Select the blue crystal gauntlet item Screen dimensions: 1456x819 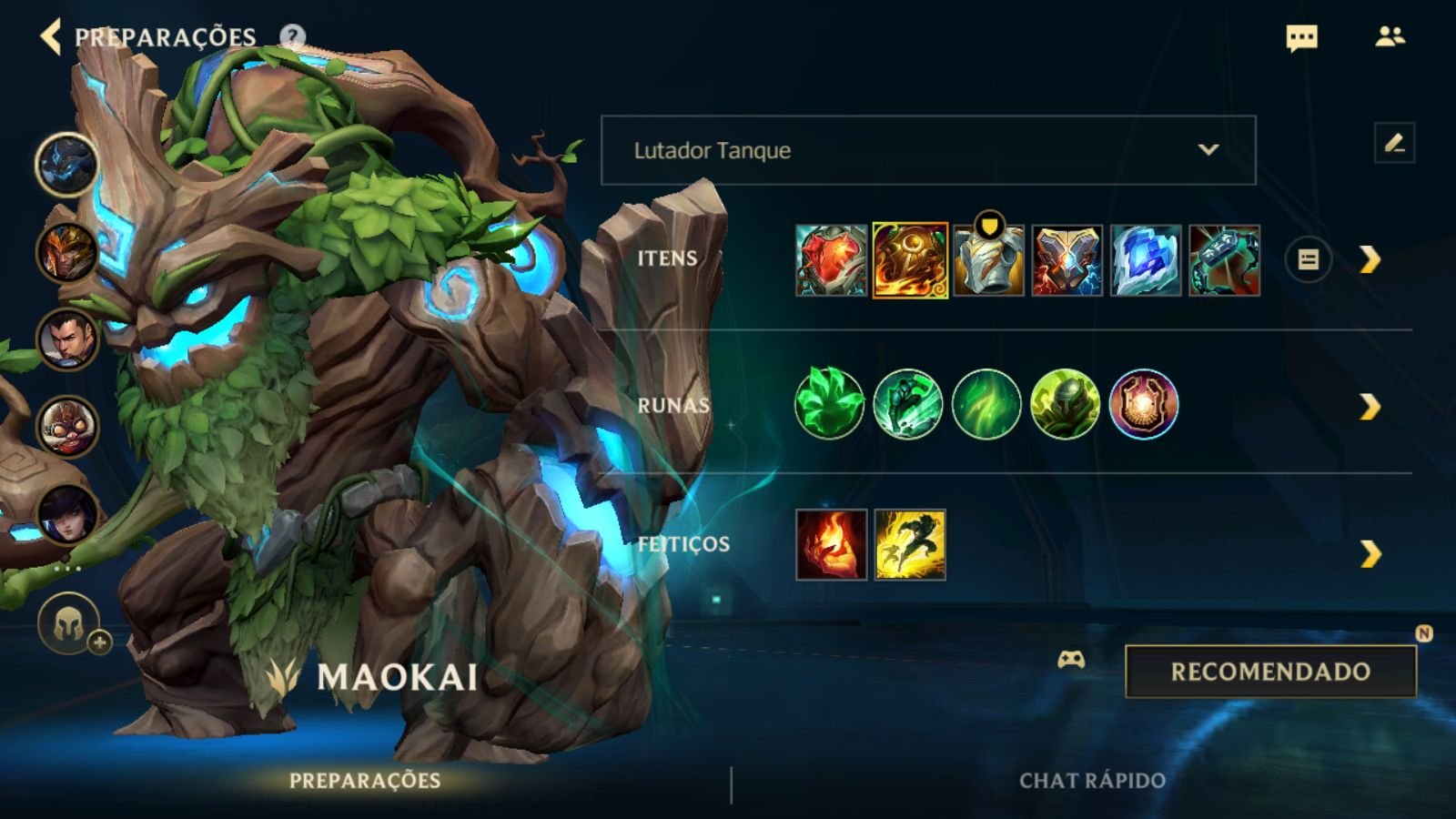pyautogui.click(x=1146, y=260)
